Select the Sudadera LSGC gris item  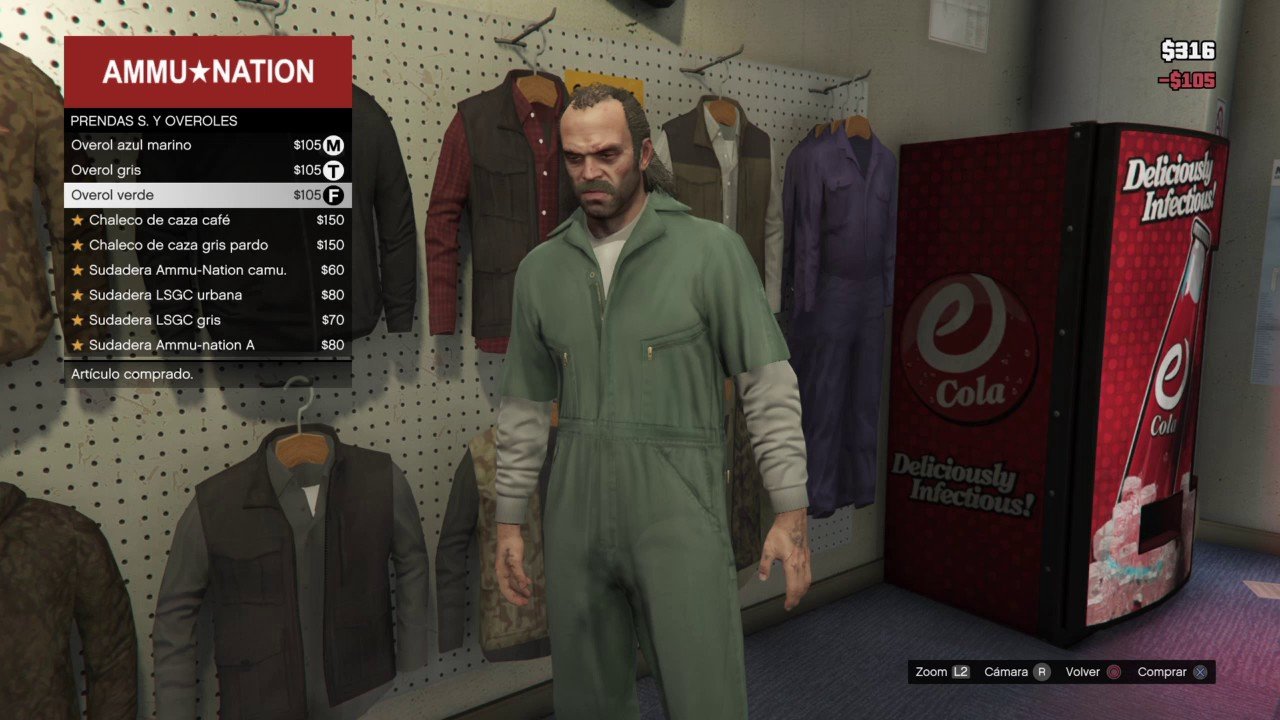(x=207, y=320)
